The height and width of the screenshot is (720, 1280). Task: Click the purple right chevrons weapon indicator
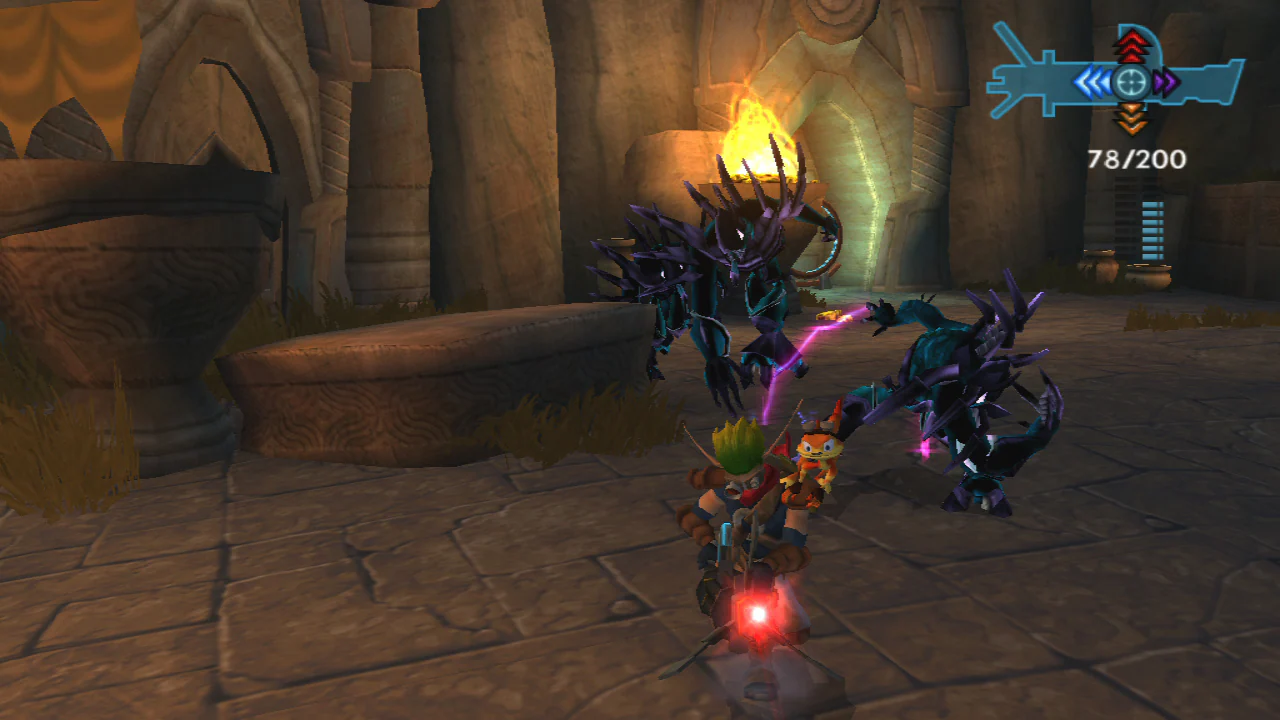coord(1166,81)
